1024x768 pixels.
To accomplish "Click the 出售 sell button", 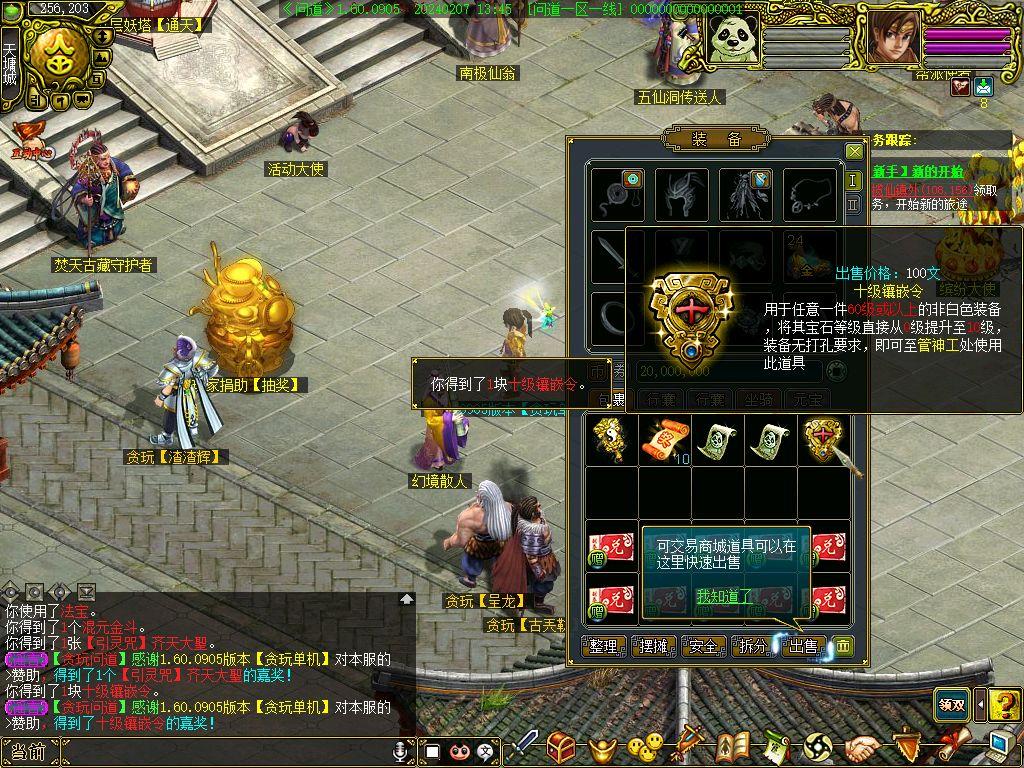I will pos(803,647).
